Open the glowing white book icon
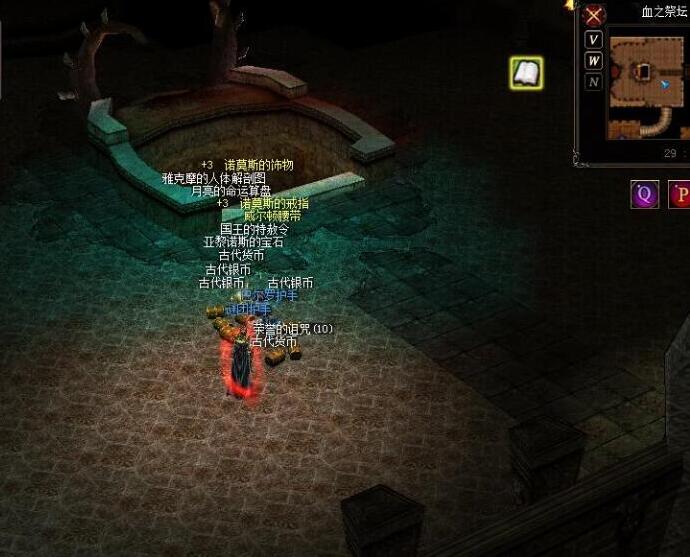This screenshot has height=557, width=690. [526, 72]
